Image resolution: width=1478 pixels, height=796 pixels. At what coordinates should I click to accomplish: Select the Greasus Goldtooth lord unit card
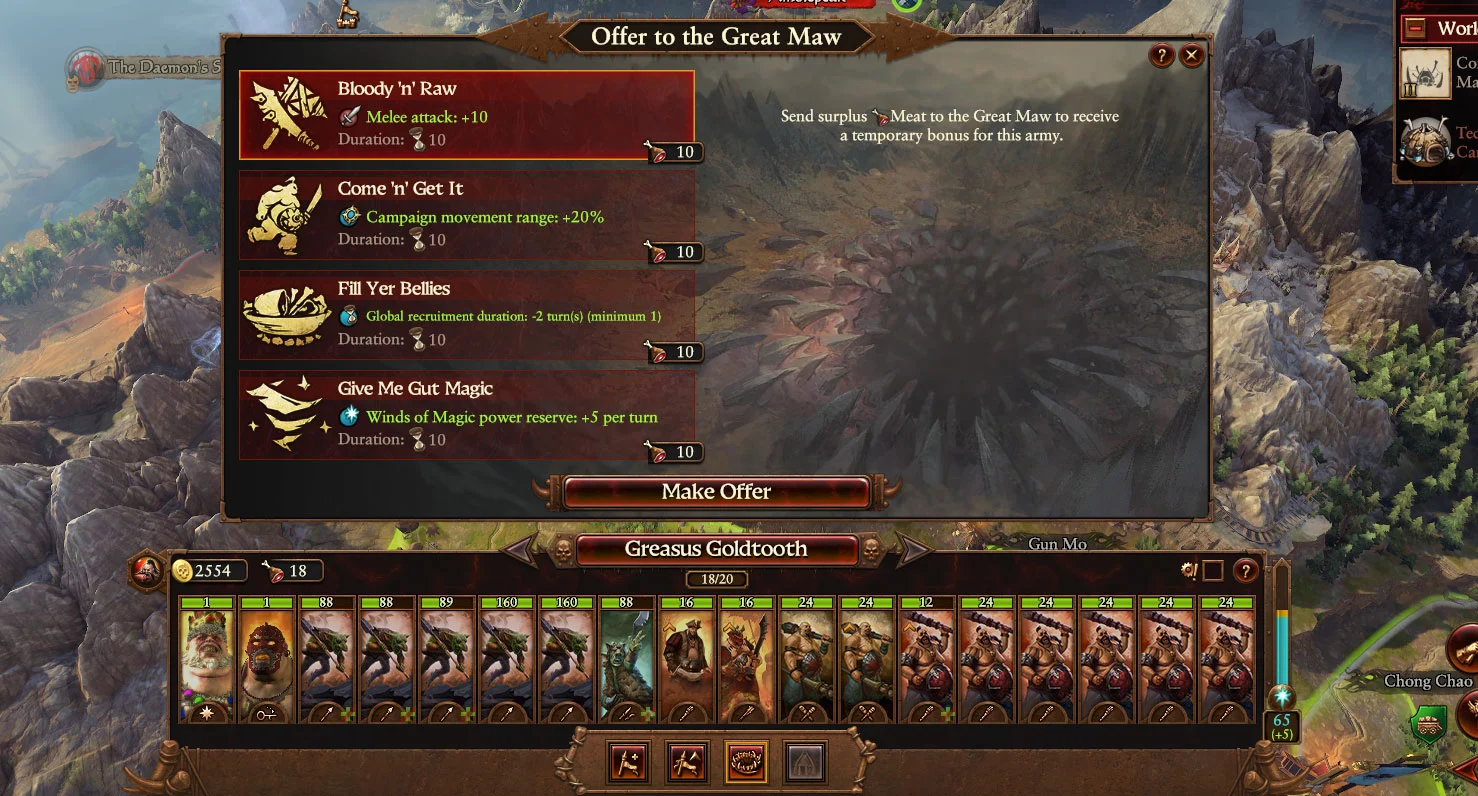(x=207, y=660)
